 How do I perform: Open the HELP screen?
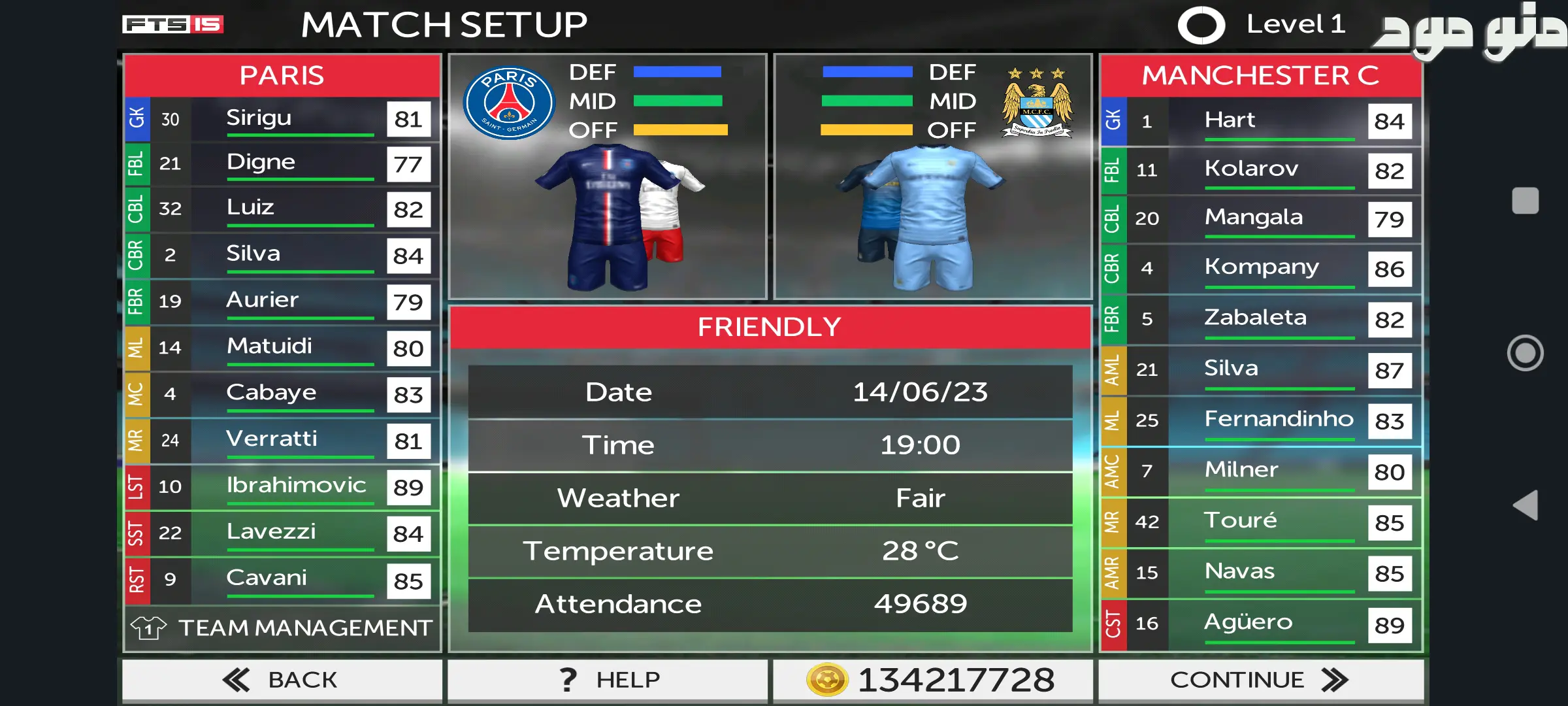[x=608, y=680]
